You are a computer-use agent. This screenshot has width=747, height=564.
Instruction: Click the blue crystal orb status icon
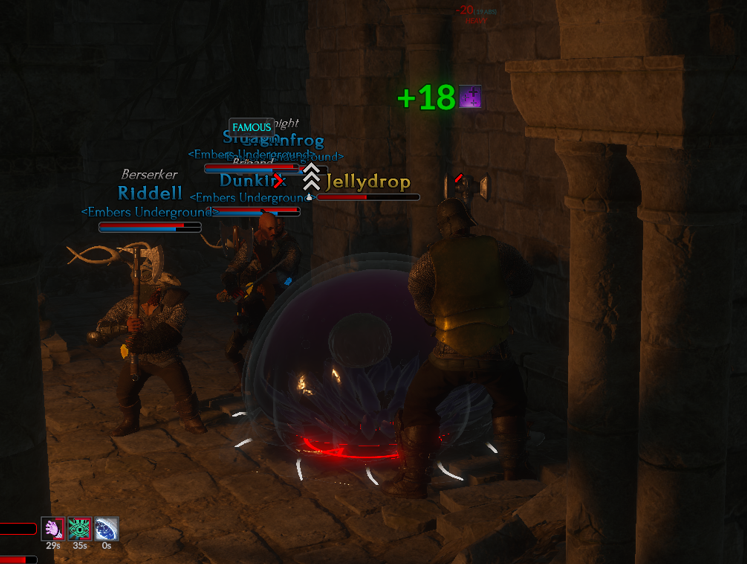click(x=106, y=528)
